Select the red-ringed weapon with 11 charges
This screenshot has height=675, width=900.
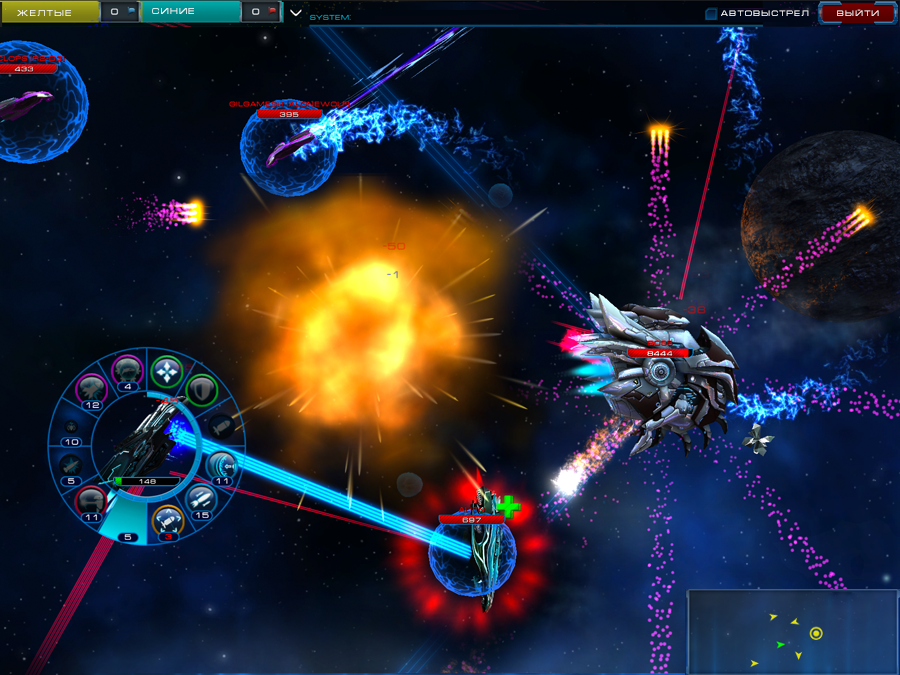(92, 500)
